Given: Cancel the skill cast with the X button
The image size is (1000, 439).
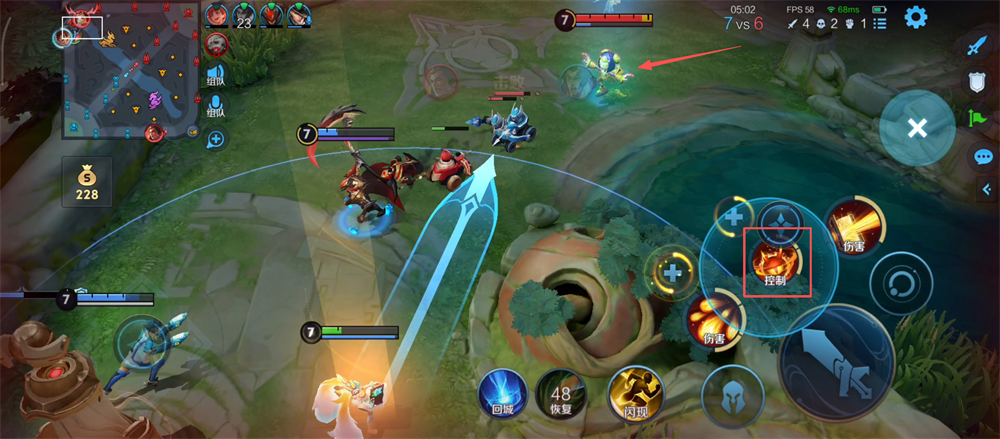Looking at the screenshot, I should (916, 128).
